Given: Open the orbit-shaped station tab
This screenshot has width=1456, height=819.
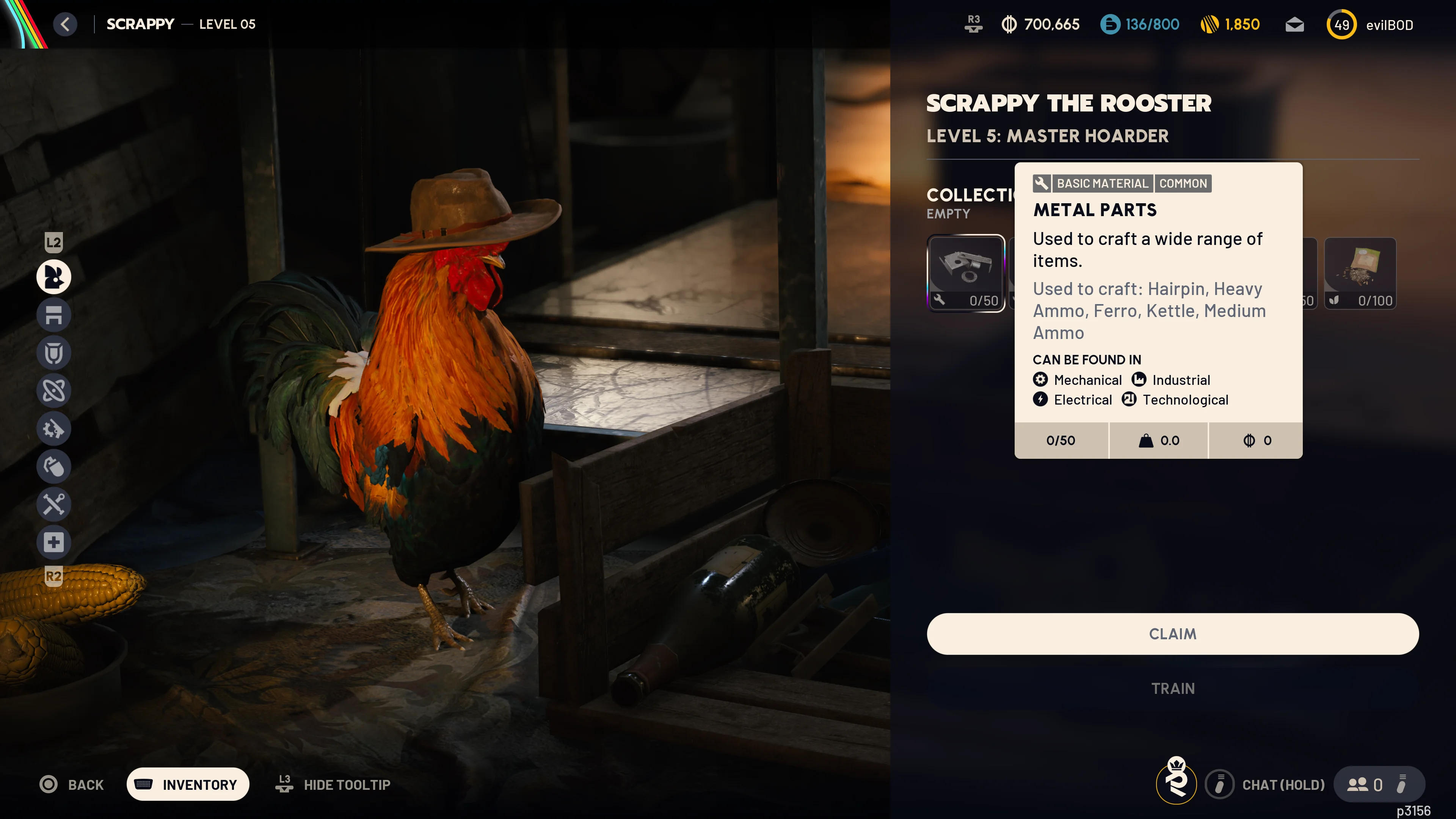Looking at the screenshot, I should [x=54, y=391].
